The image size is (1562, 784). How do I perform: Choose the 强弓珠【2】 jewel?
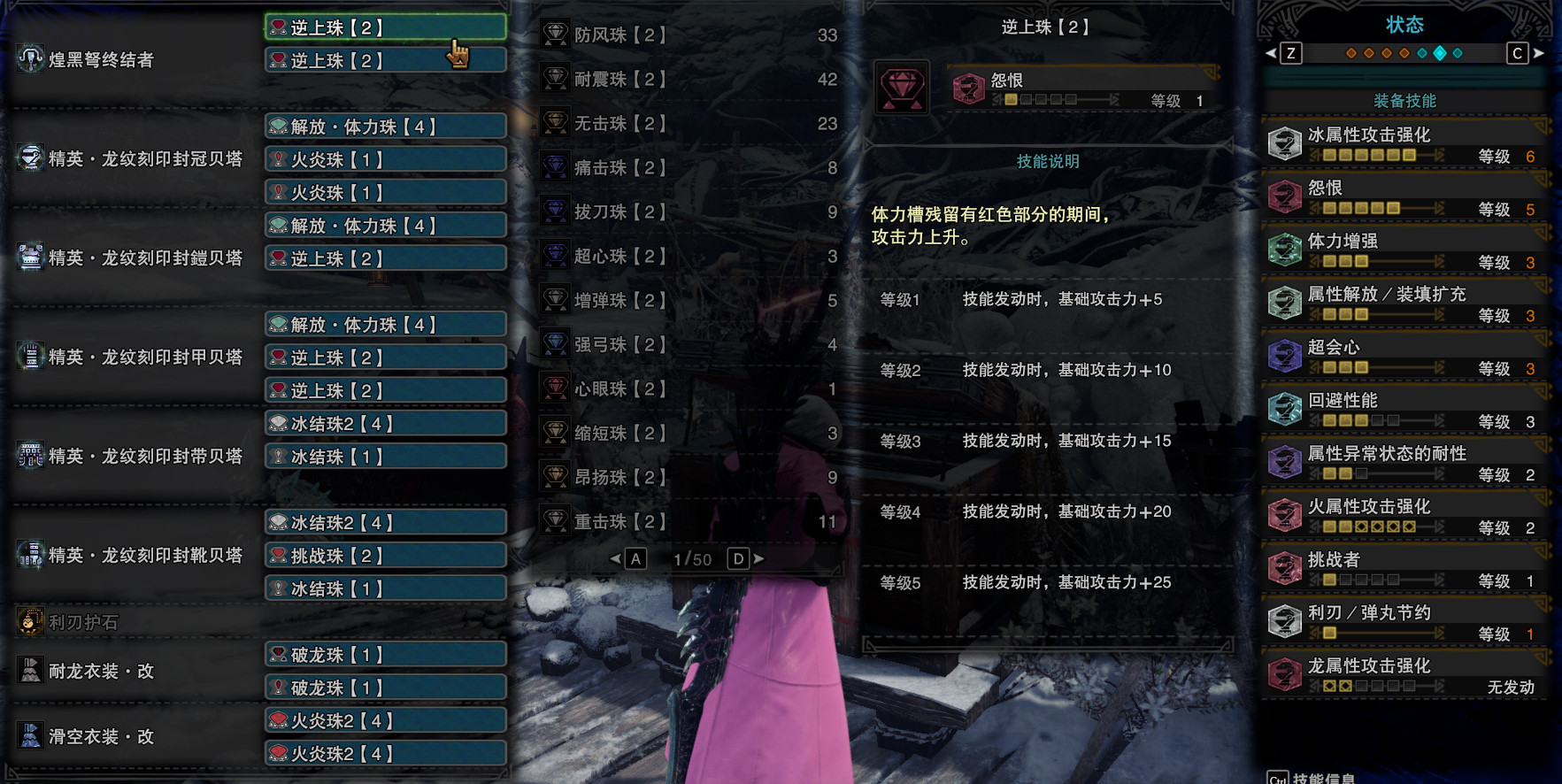point(619,345)
